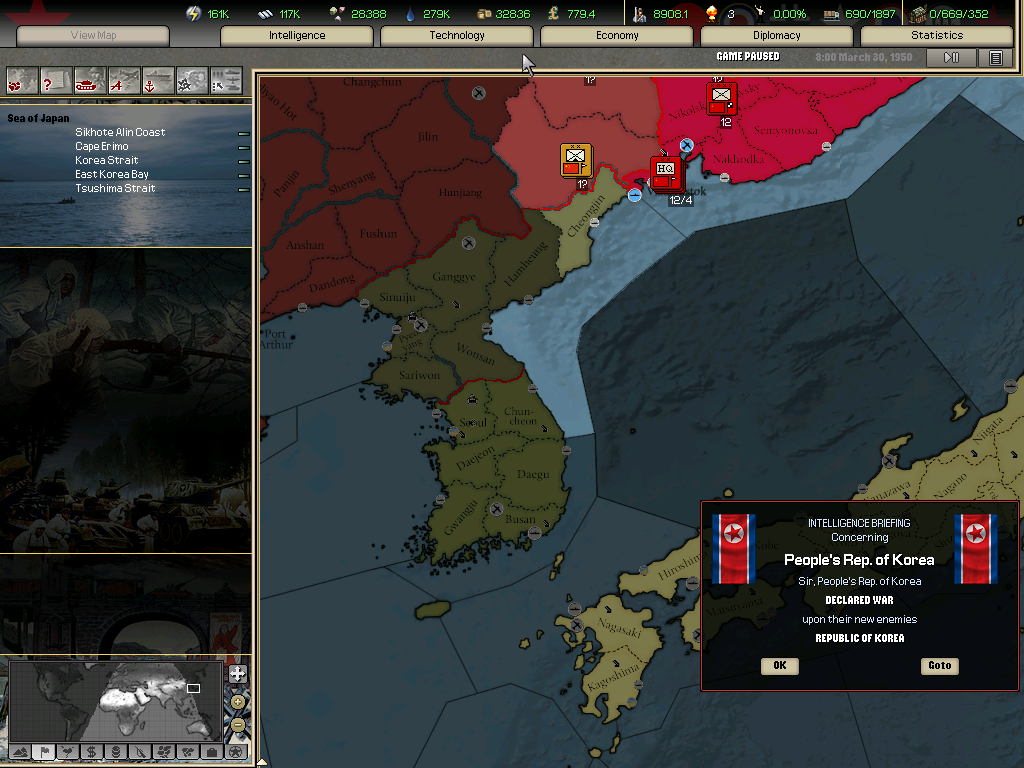Open the Economy screen

(x=617, y=36)
